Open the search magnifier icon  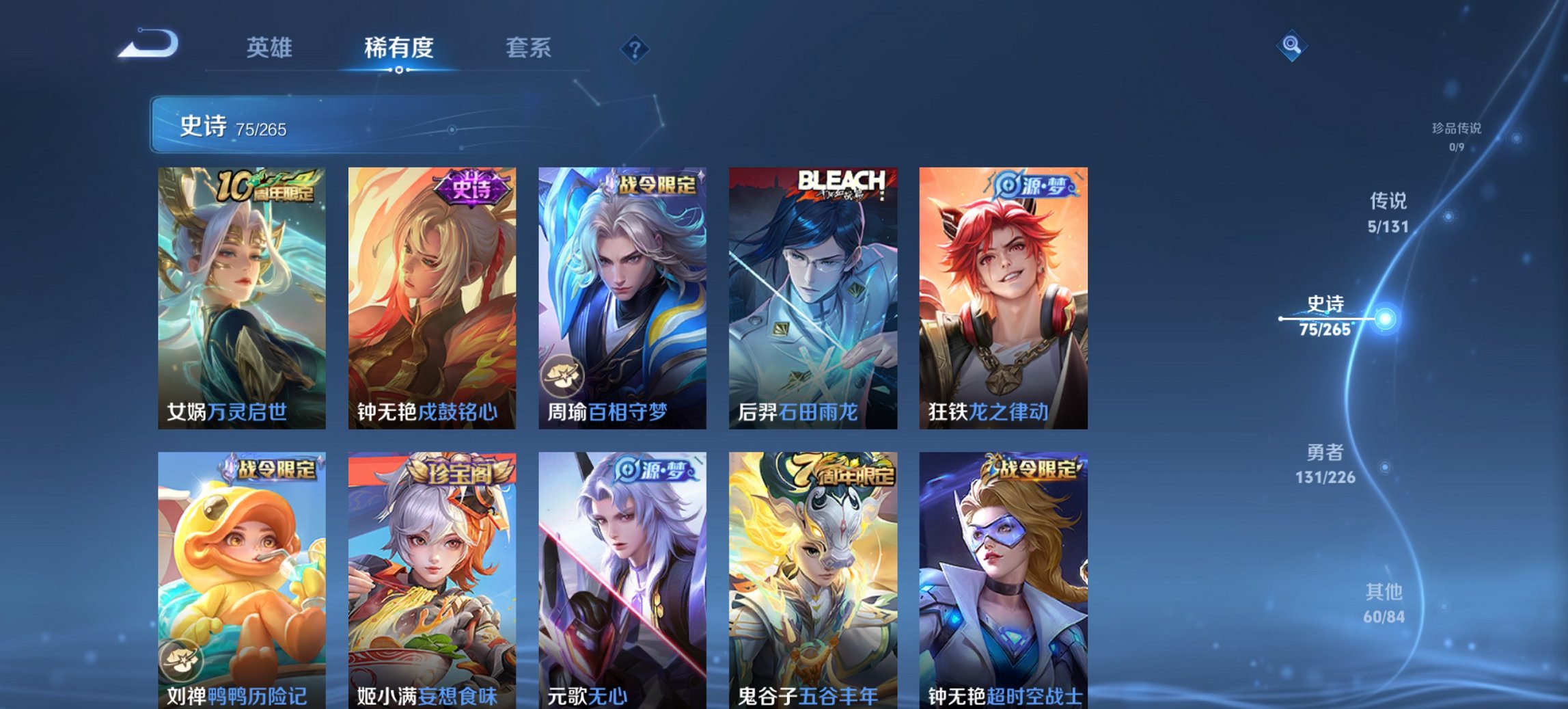[x=1290, y=47]
